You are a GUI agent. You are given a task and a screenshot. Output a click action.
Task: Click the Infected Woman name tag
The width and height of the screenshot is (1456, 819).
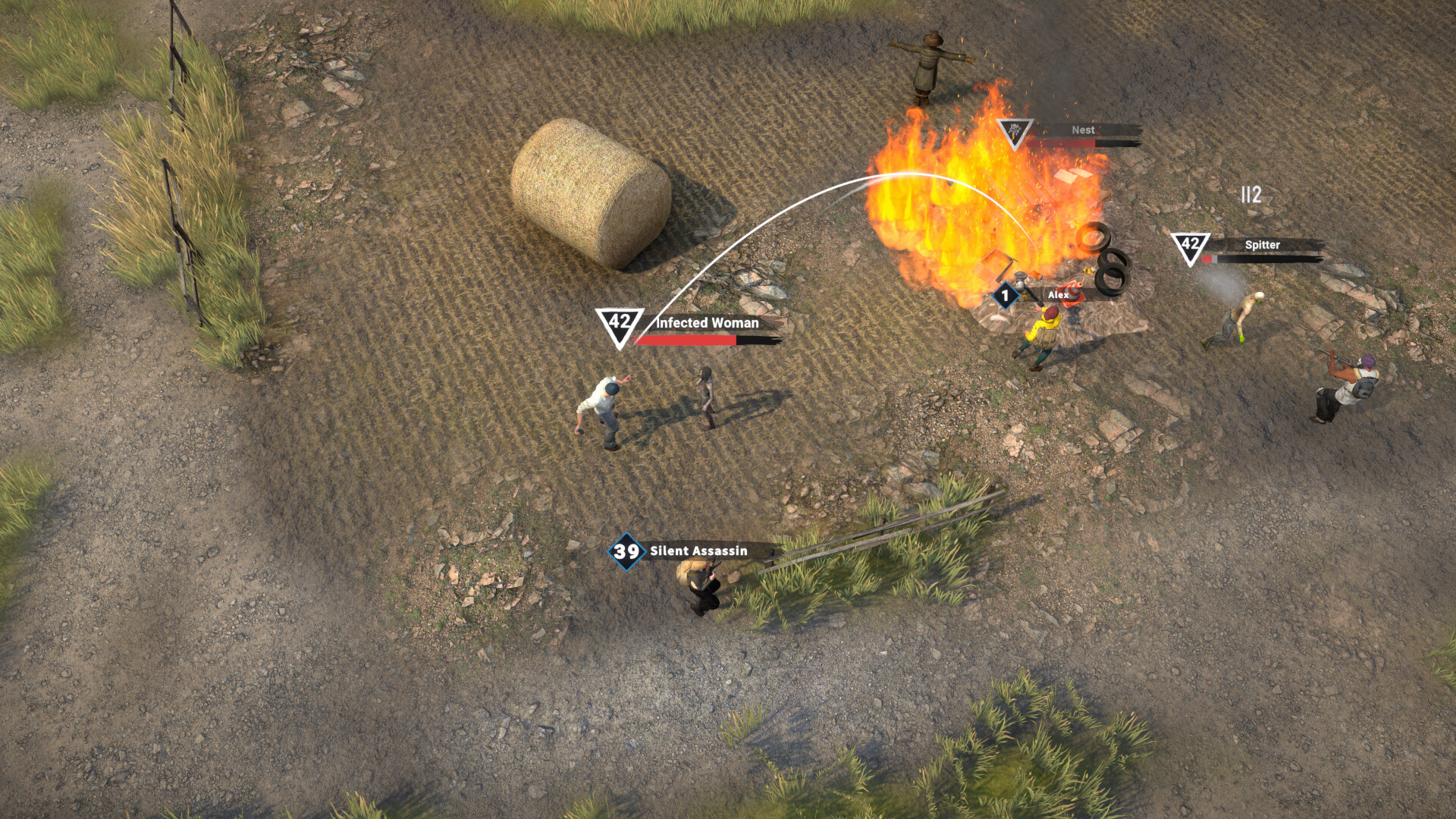pos(707,322)
